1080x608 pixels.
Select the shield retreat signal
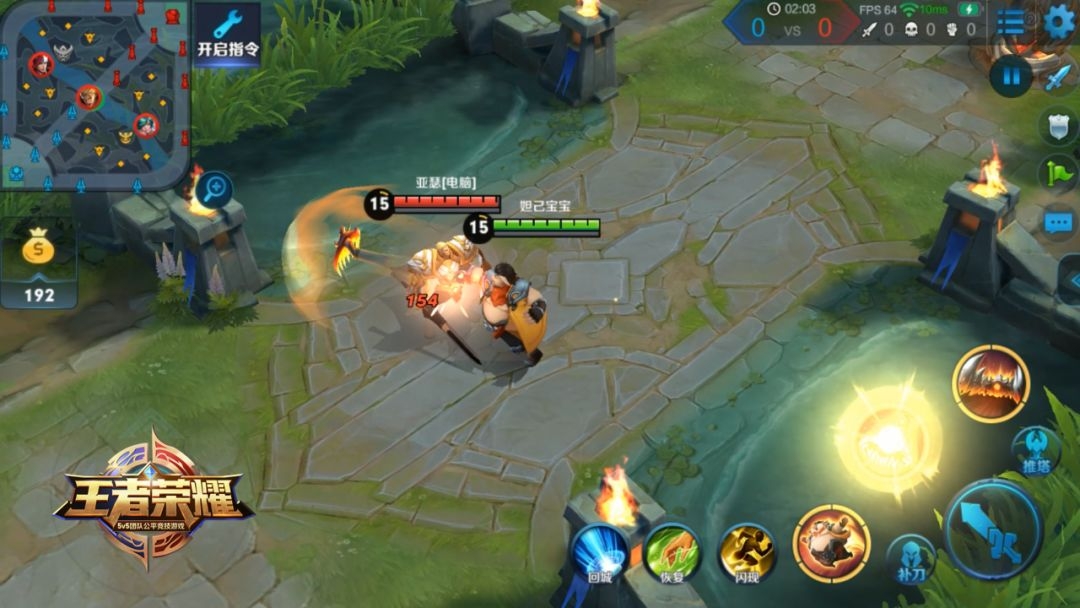pyautogui.click(x=1058, y=126)
